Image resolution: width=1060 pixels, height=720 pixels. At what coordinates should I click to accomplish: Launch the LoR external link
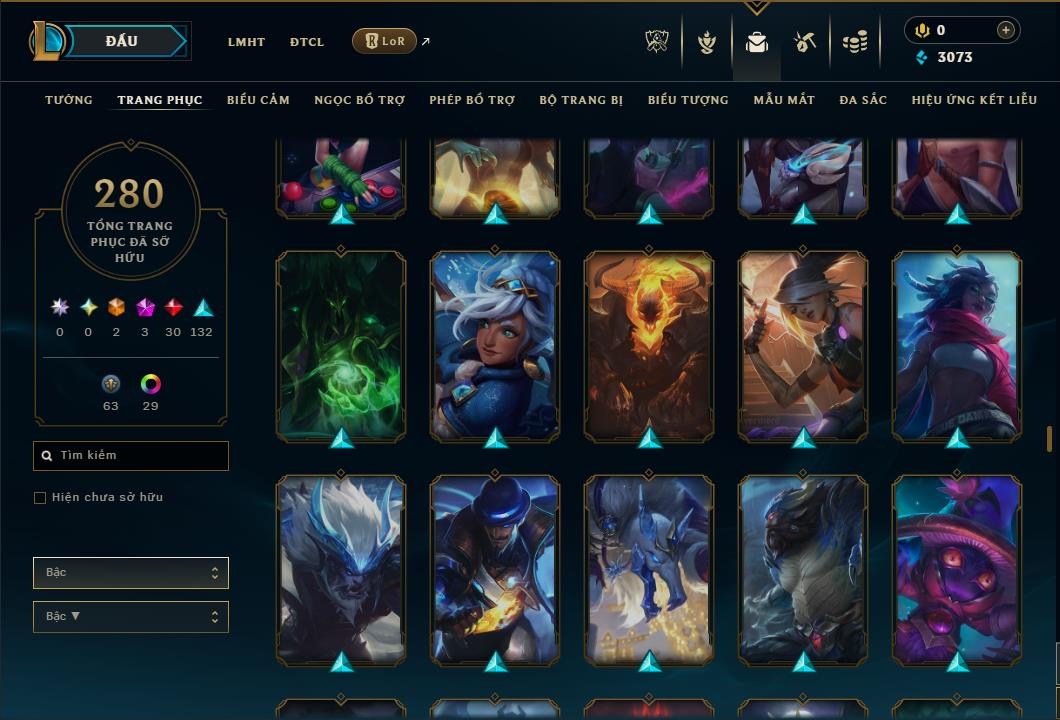[x=385, y=41]
